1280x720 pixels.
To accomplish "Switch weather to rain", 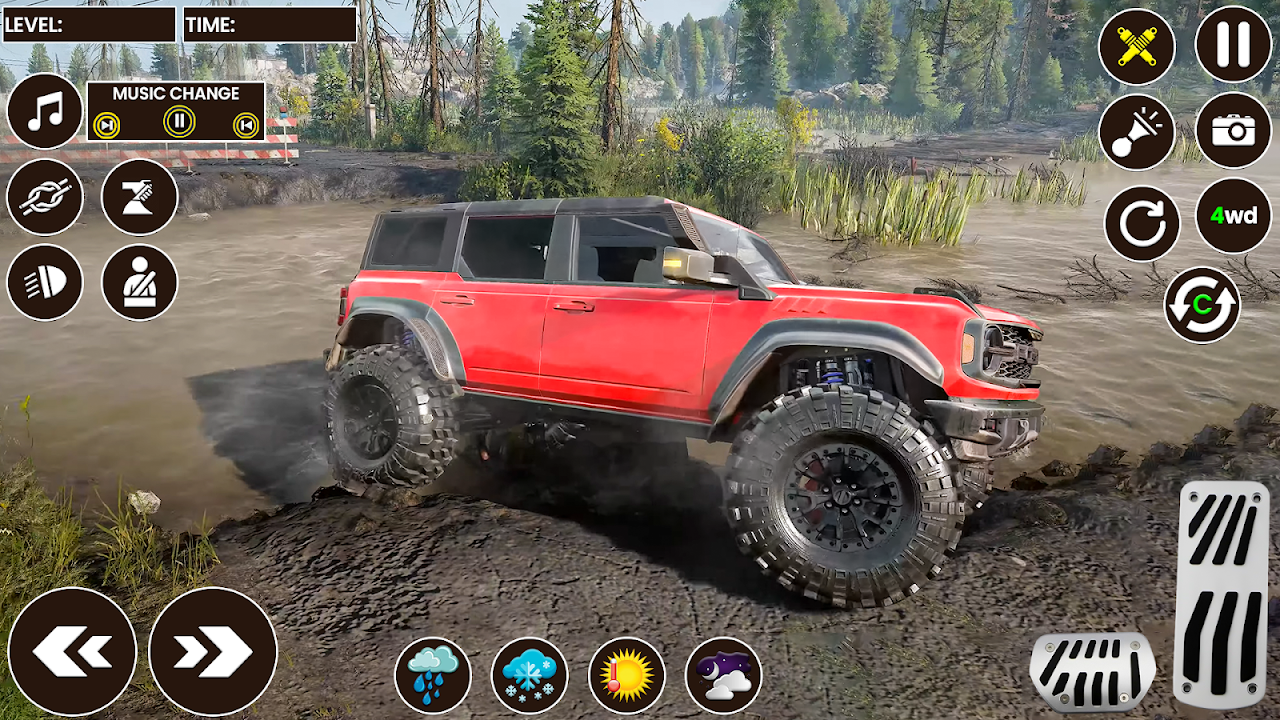I will coord(433,675).
